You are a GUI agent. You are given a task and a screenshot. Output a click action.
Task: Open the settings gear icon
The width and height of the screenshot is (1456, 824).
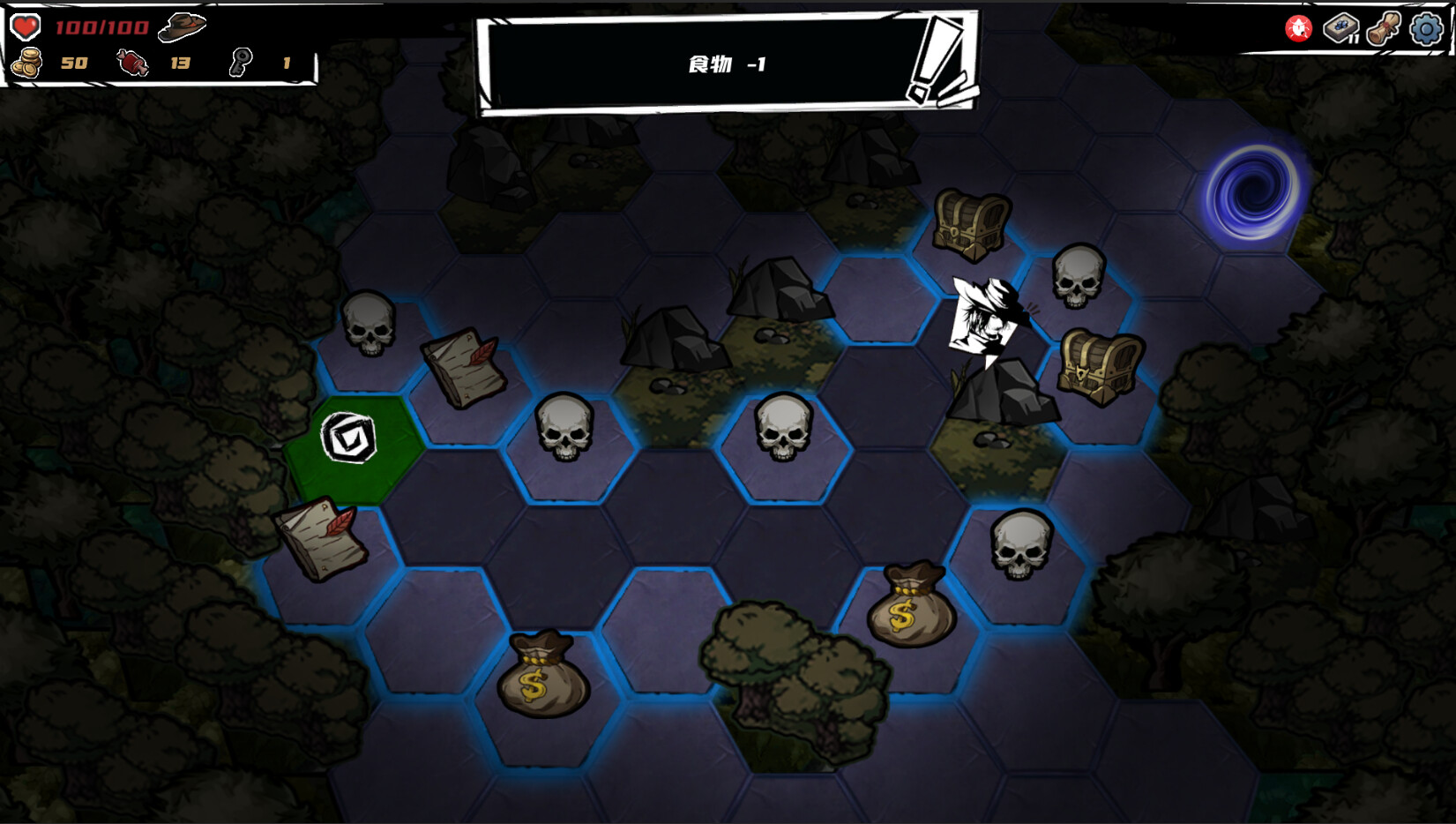click(1427, 29)
